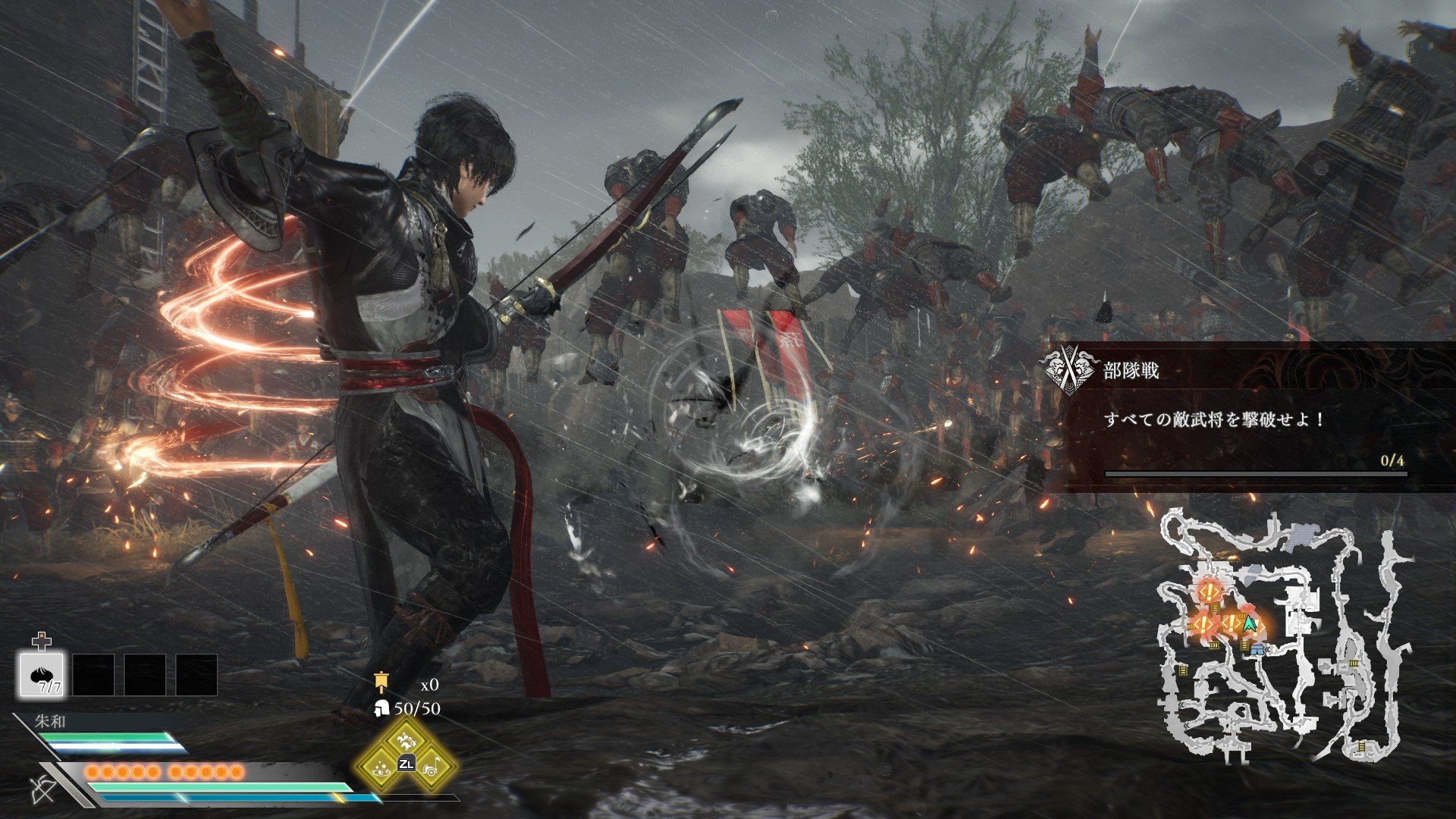Click the battlefield minimap

[x=1283, y=637]
